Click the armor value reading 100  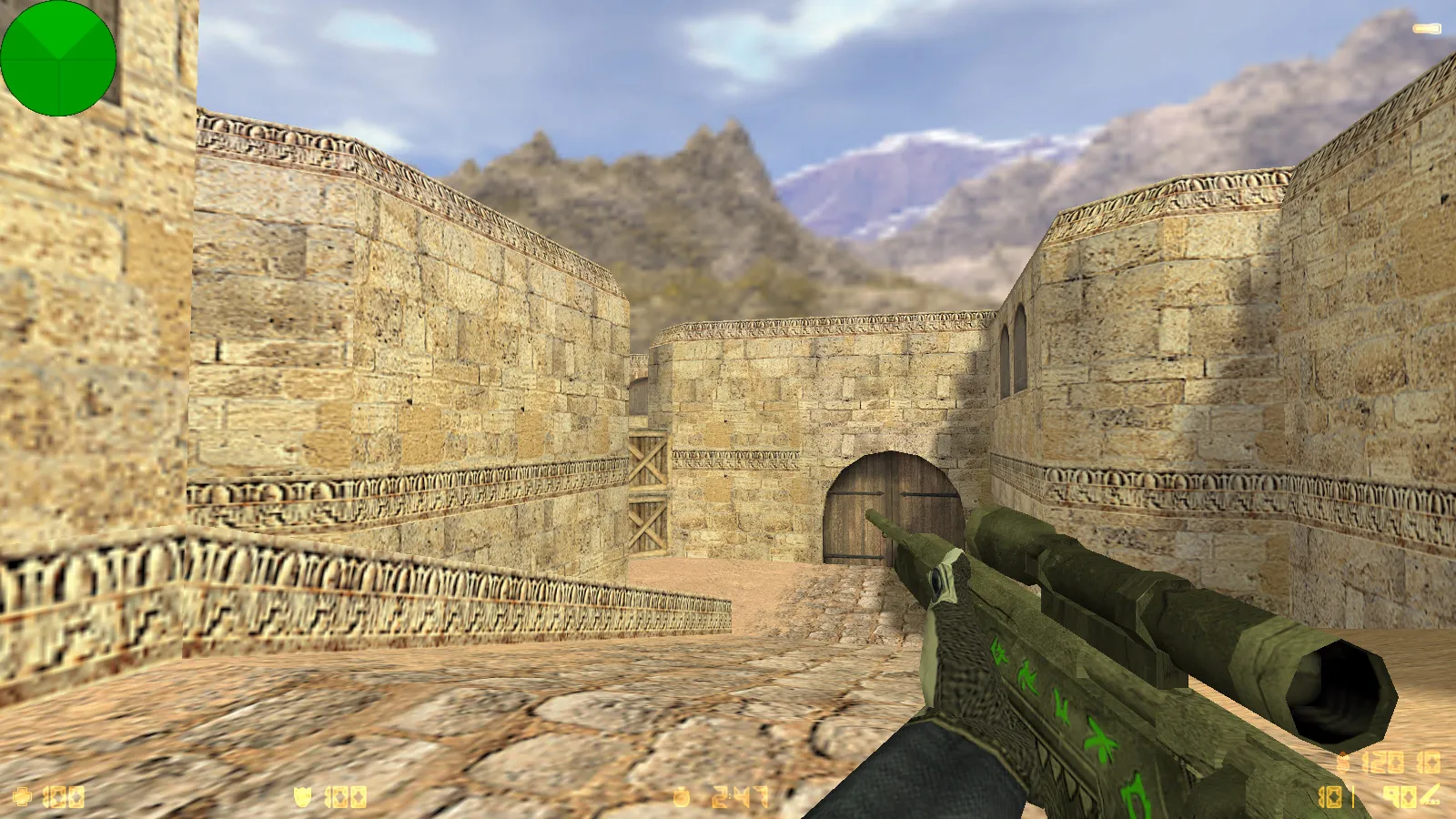click(346, 797)
